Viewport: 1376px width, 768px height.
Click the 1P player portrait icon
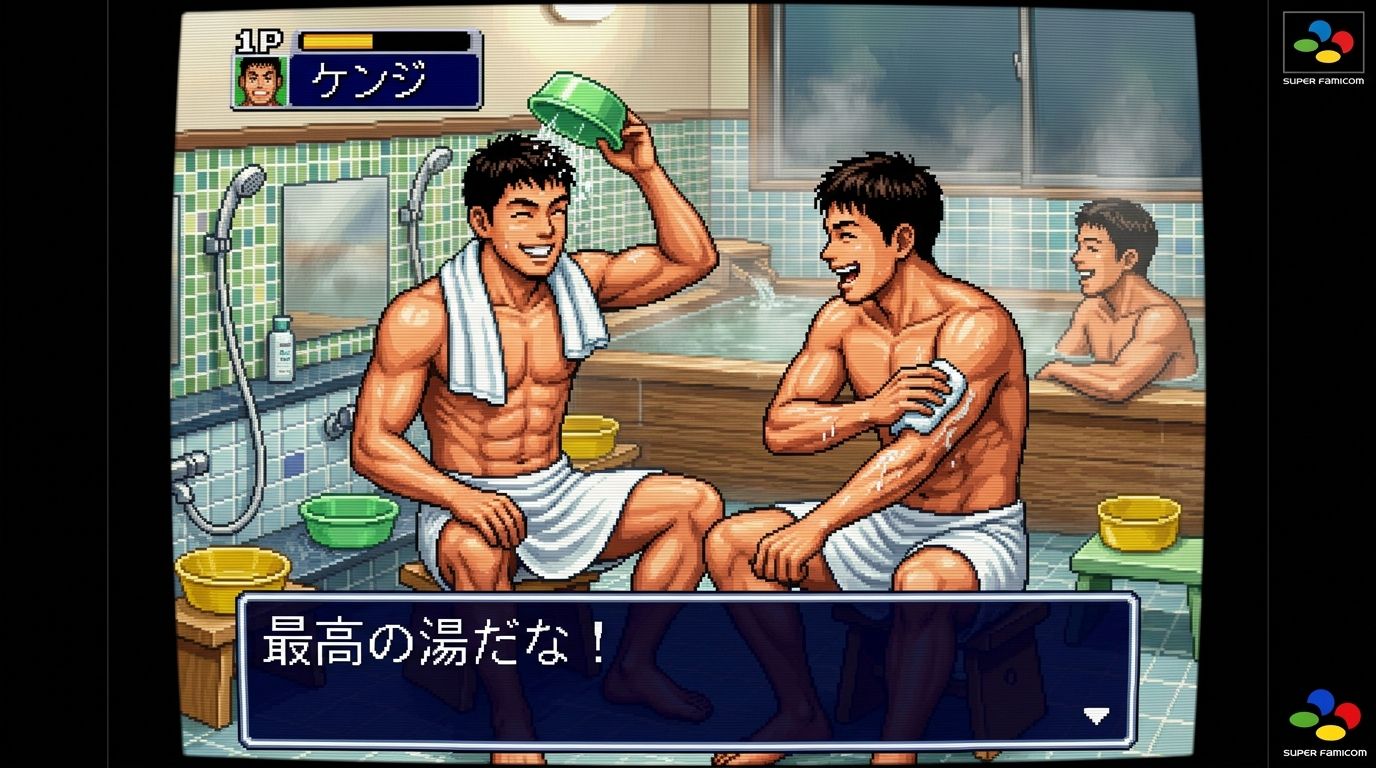click(261, 81)
